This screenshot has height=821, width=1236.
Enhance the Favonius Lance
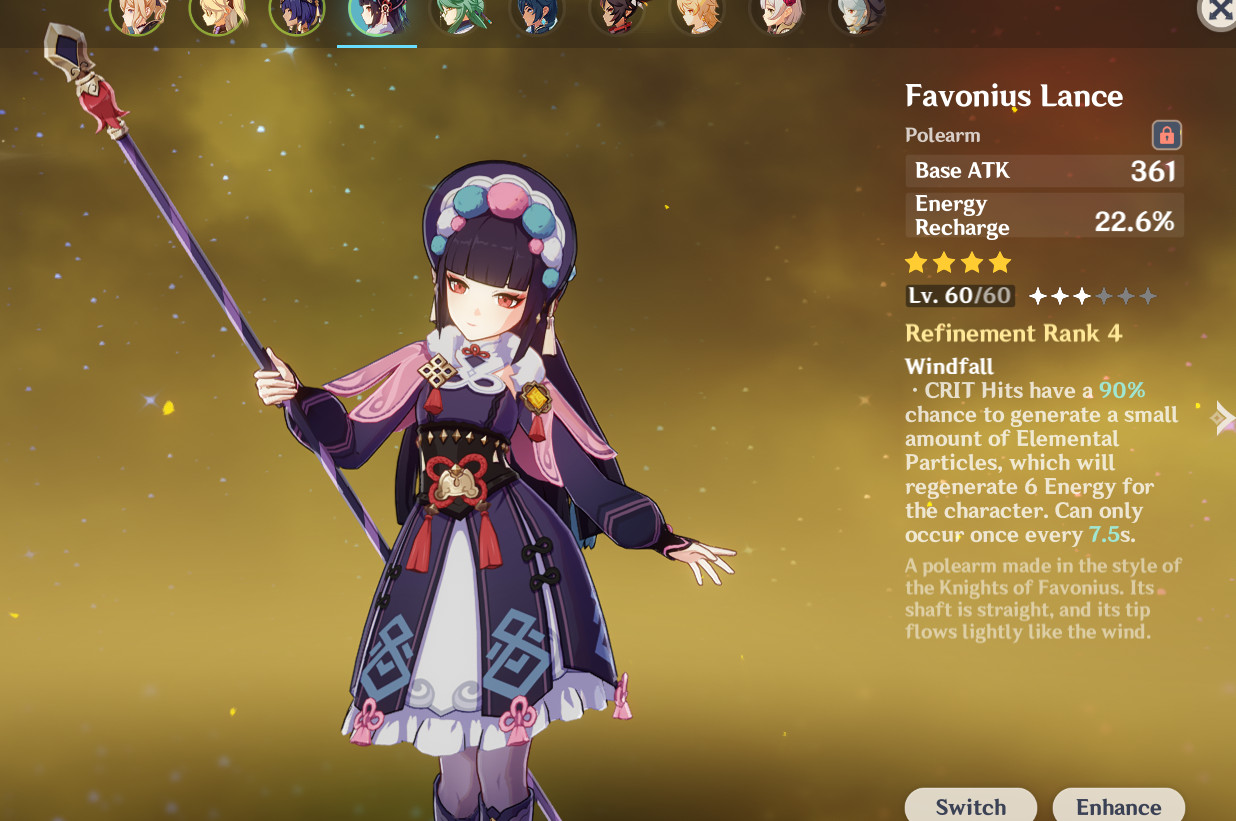pos(1118,806)
